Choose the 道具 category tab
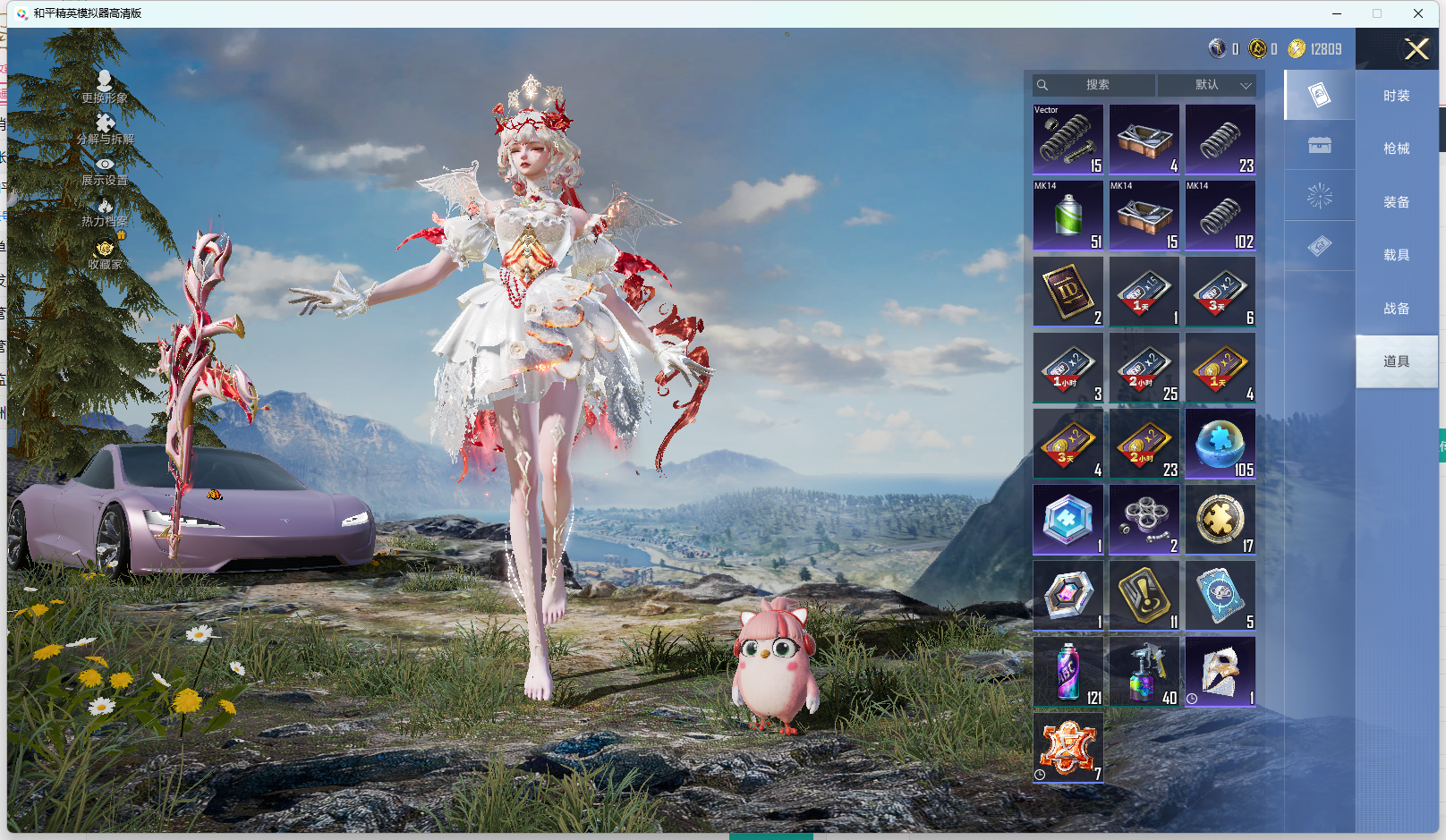The height and width of the screenshot is (840, 1446). (x=1396, y=361)
